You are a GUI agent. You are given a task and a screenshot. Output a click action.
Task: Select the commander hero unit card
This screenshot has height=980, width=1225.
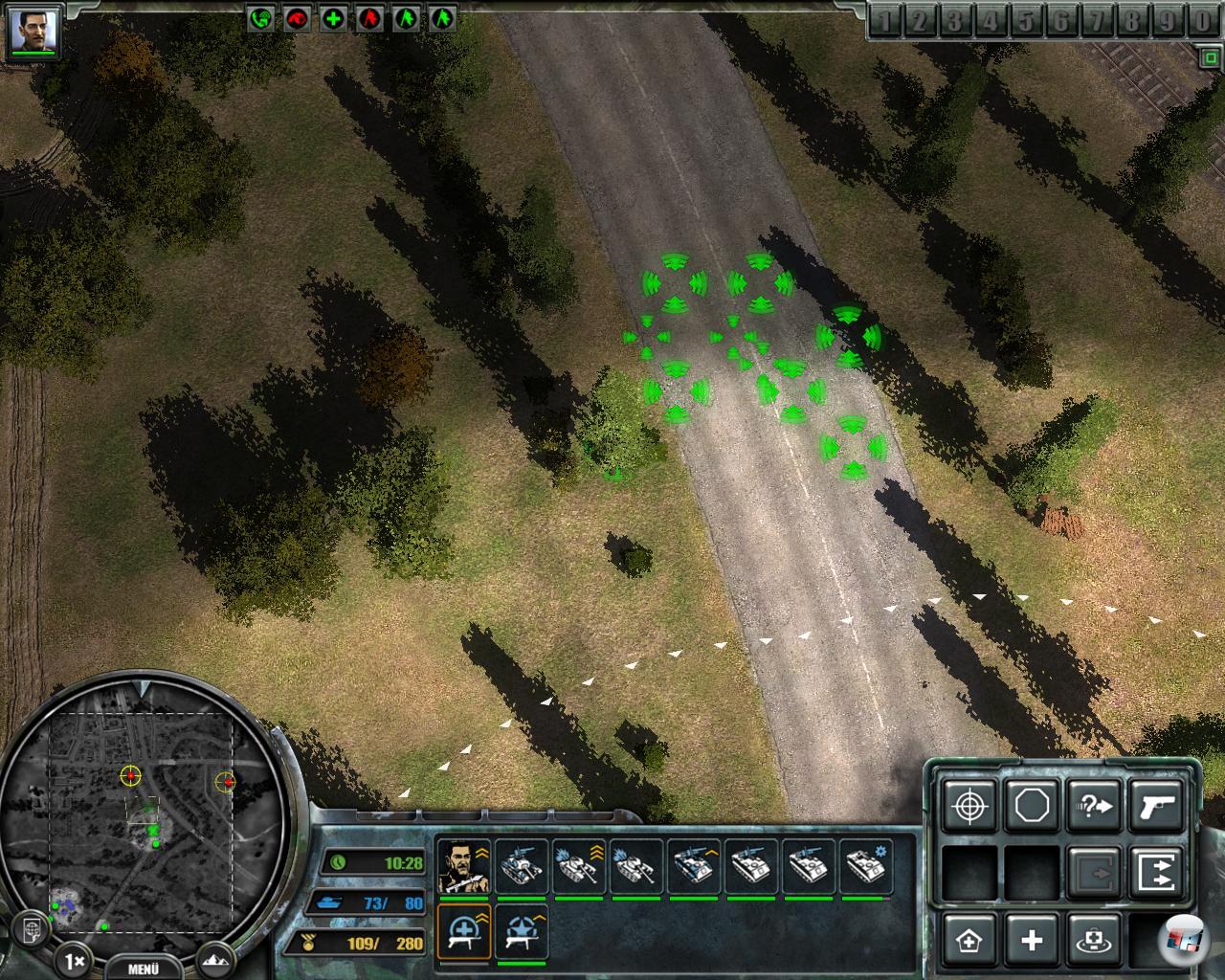(x=464, y=866)
